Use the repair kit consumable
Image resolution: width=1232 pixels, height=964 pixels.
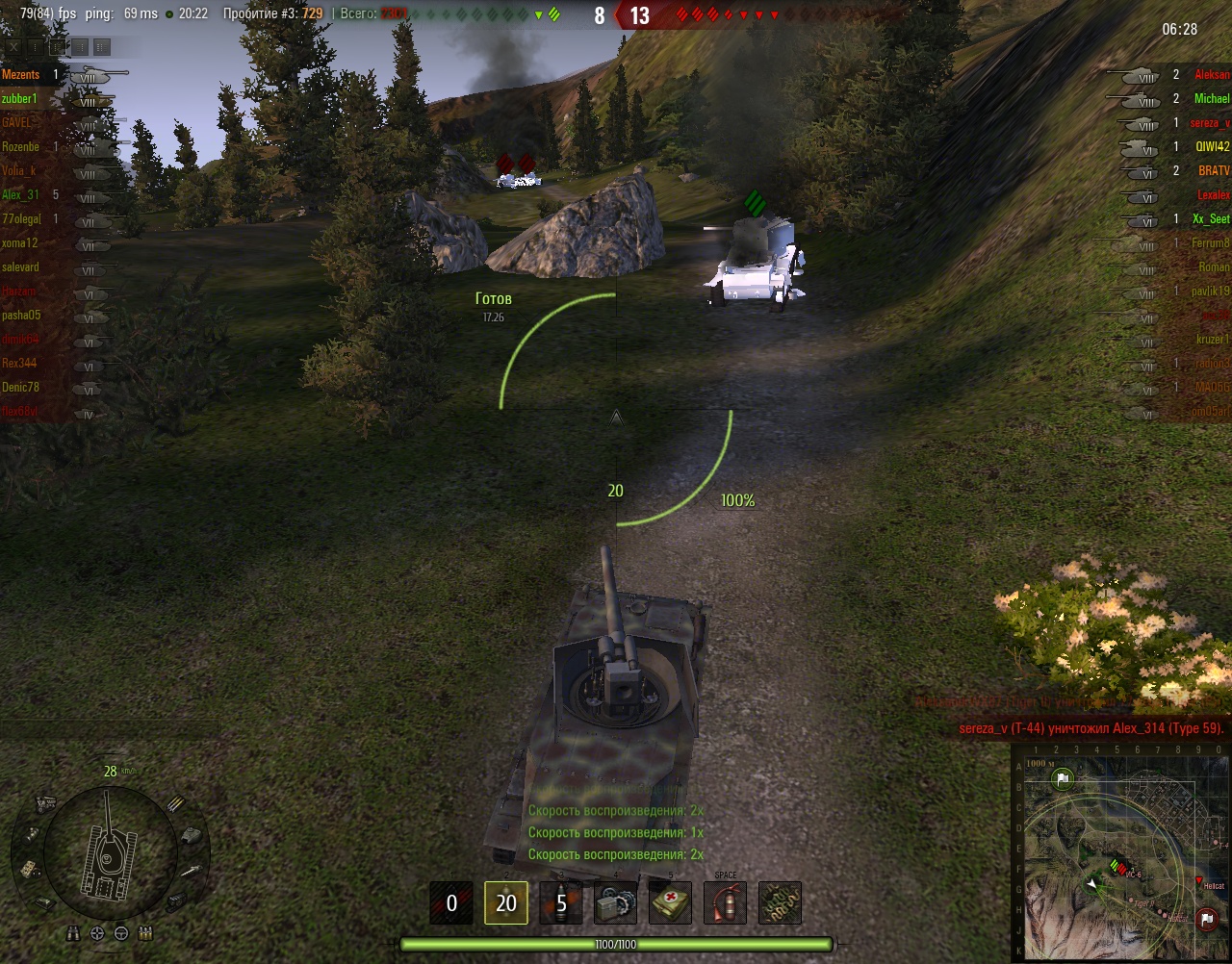(615, 902)
